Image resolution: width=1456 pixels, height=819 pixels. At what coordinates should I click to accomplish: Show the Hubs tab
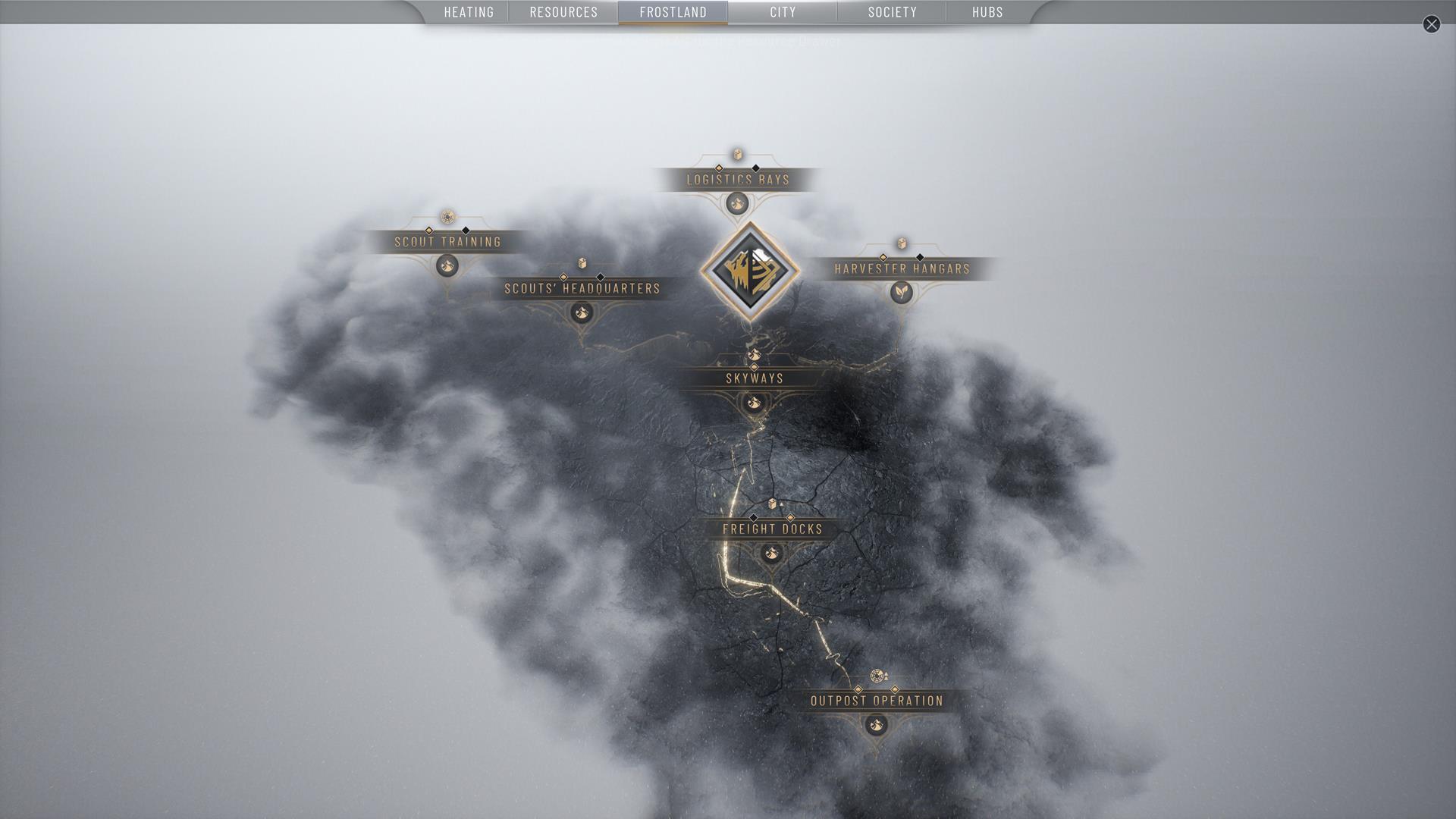point(987,12)
